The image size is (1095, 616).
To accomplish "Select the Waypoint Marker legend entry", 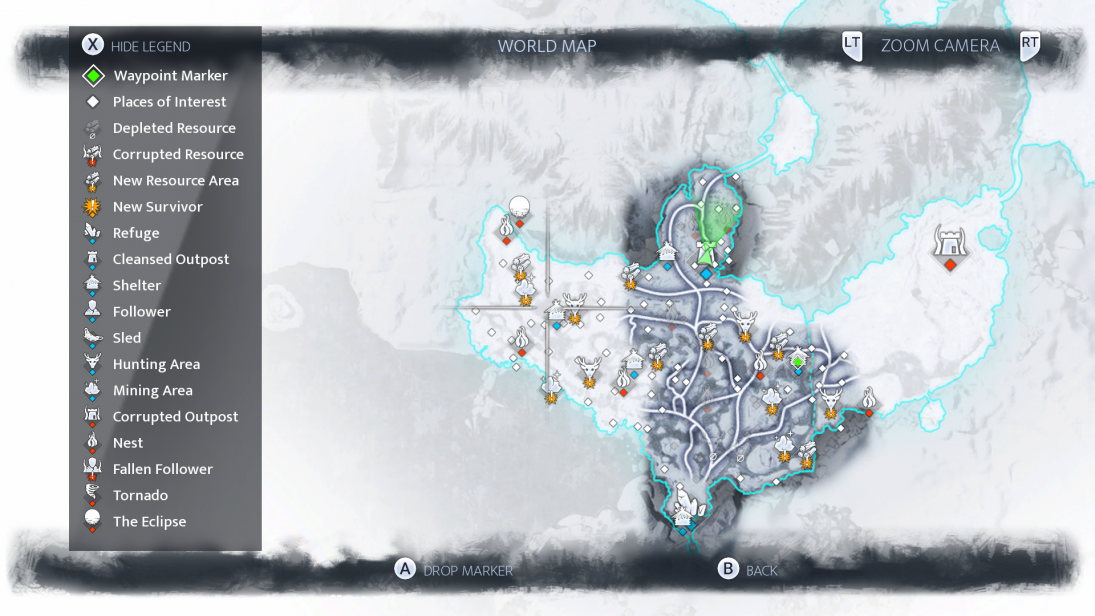I will click(x=170, y=76).
